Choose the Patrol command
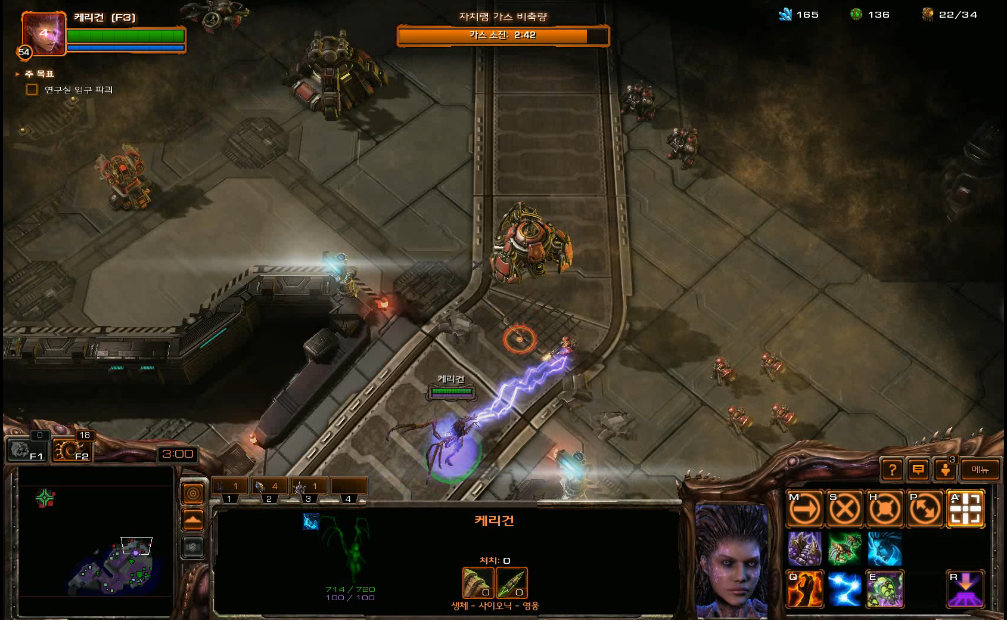 (925, 509)
